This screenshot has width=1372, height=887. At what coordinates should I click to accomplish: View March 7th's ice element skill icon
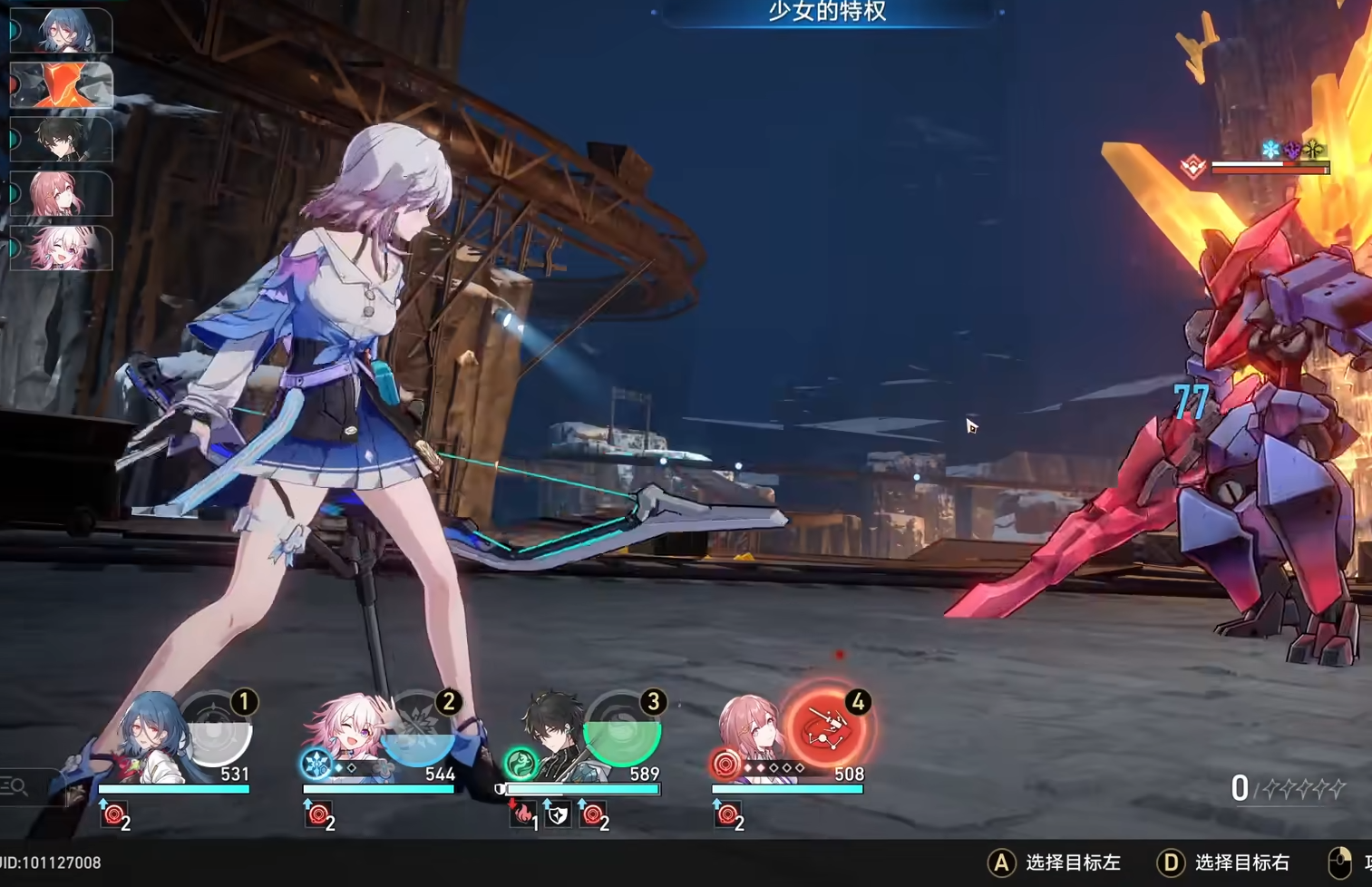[316, 764]
